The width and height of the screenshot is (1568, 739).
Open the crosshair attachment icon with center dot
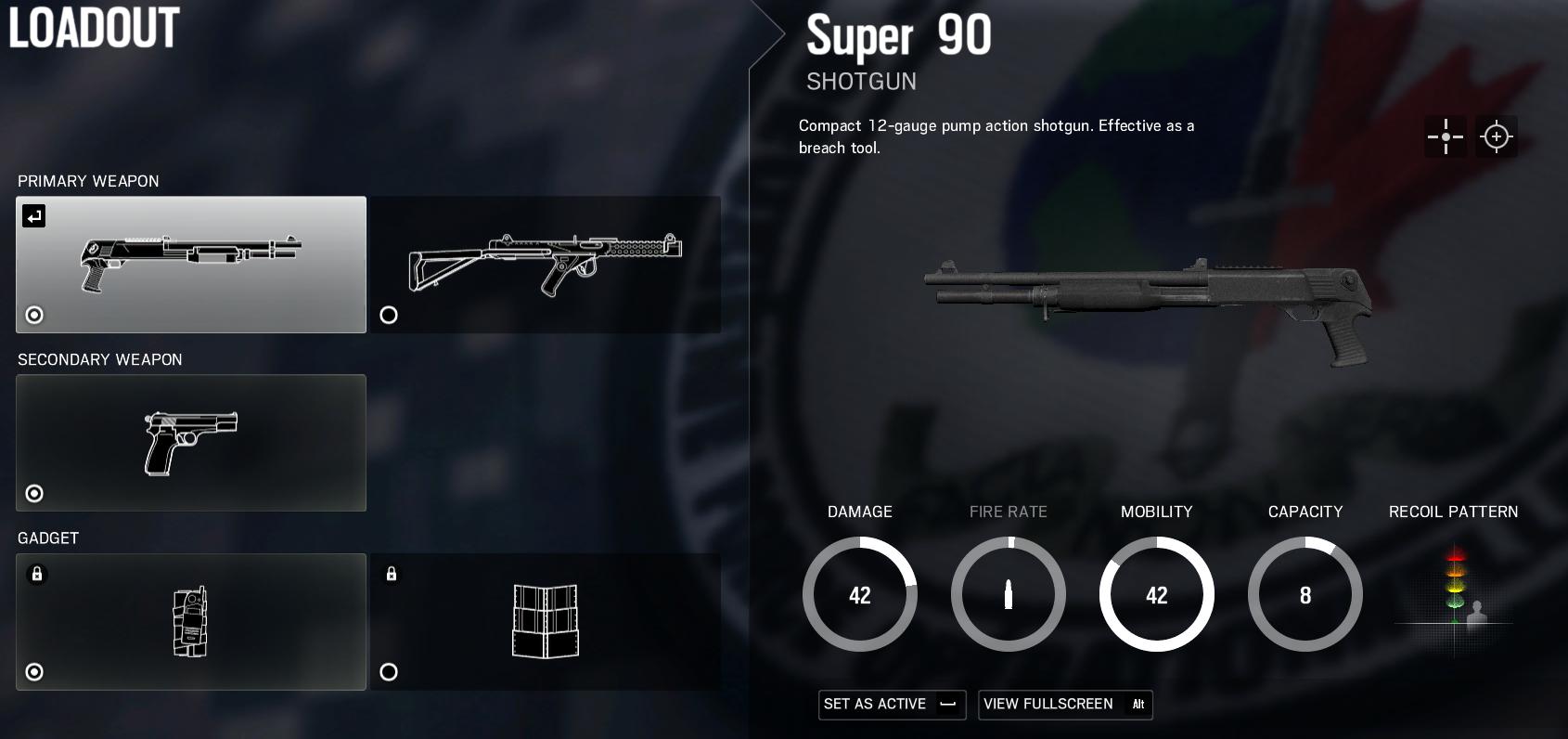1446,136
